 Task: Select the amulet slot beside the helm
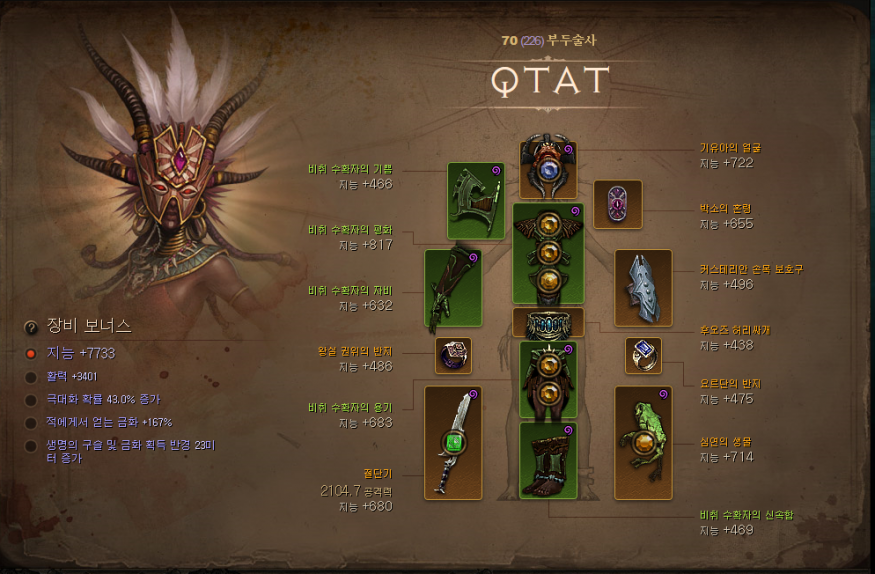point(617,205)
